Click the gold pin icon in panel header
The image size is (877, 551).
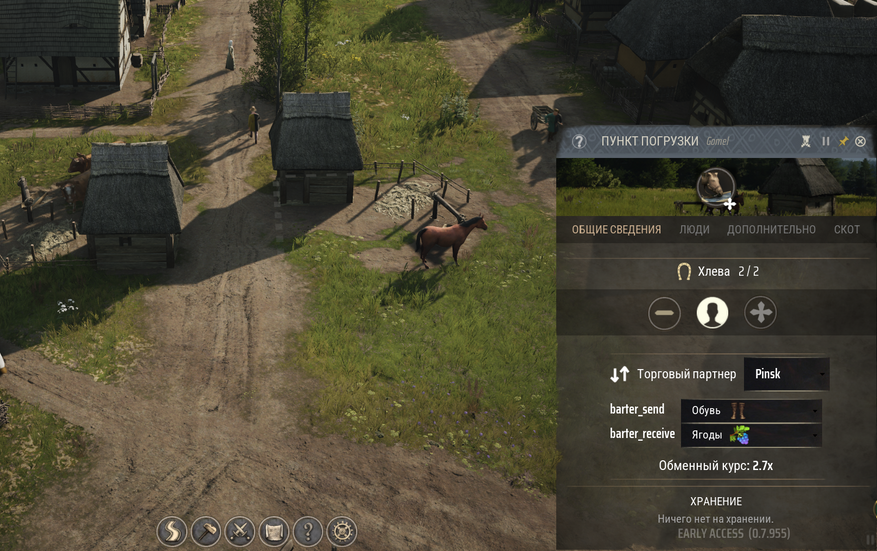(x=843, y=142)
